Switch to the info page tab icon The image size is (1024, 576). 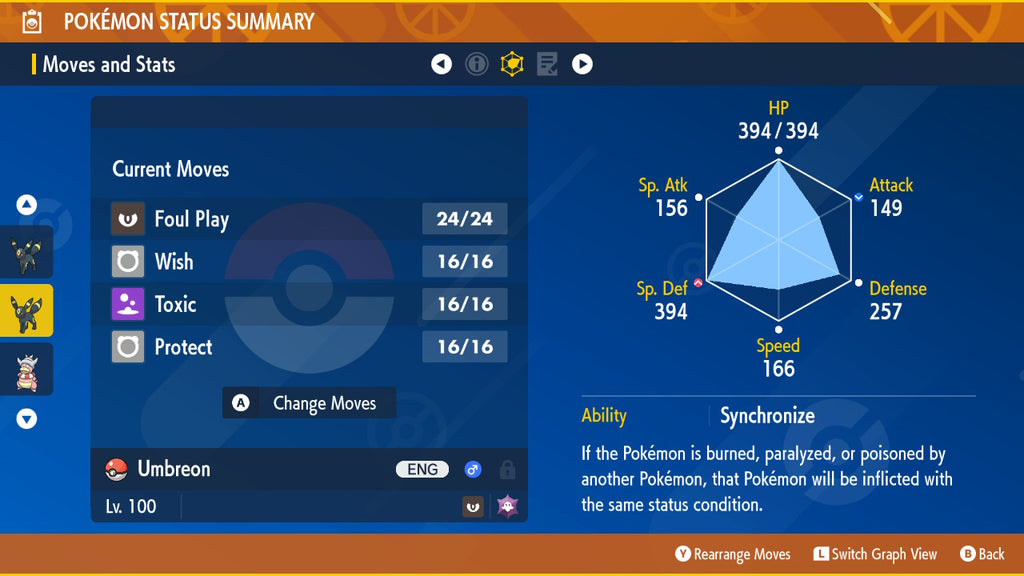coord(477,65)
